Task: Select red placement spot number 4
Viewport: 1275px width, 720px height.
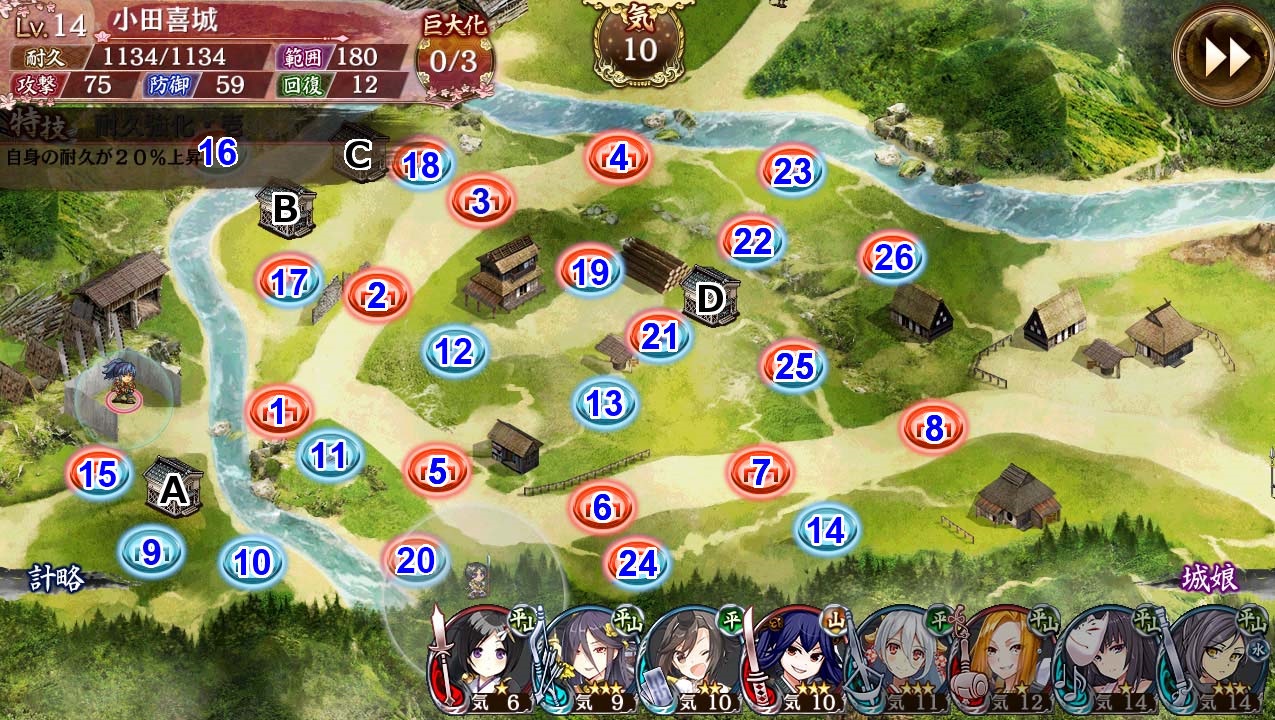Action: (619, 158)
